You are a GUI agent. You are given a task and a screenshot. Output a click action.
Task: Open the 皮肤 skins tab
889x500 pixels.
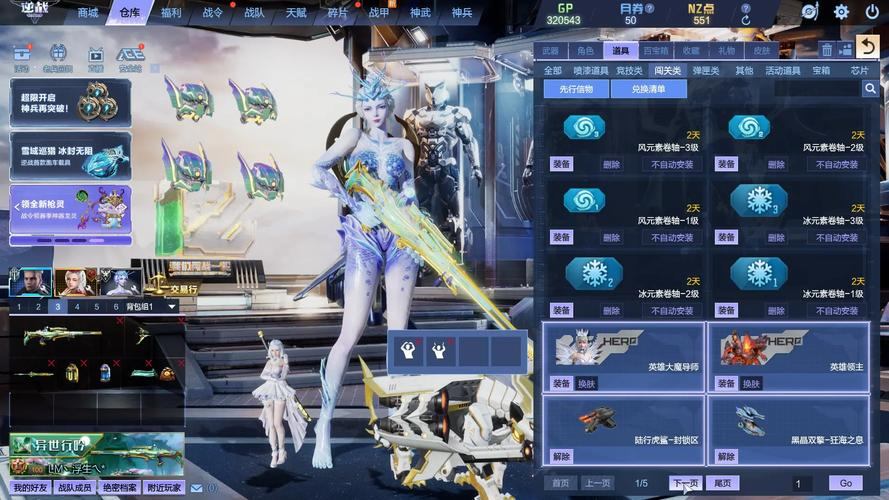coord(762,50)
